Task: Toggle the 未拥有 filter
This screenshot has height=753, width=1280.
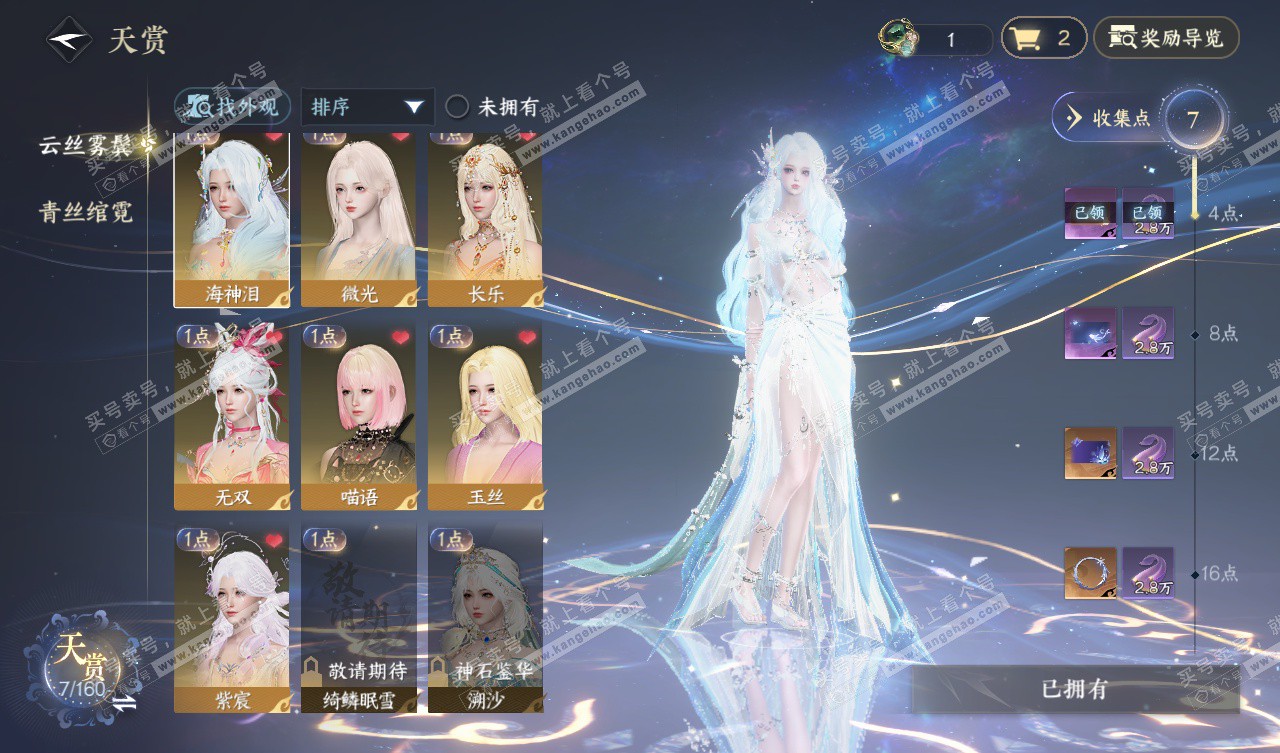Action: [492, 107]
